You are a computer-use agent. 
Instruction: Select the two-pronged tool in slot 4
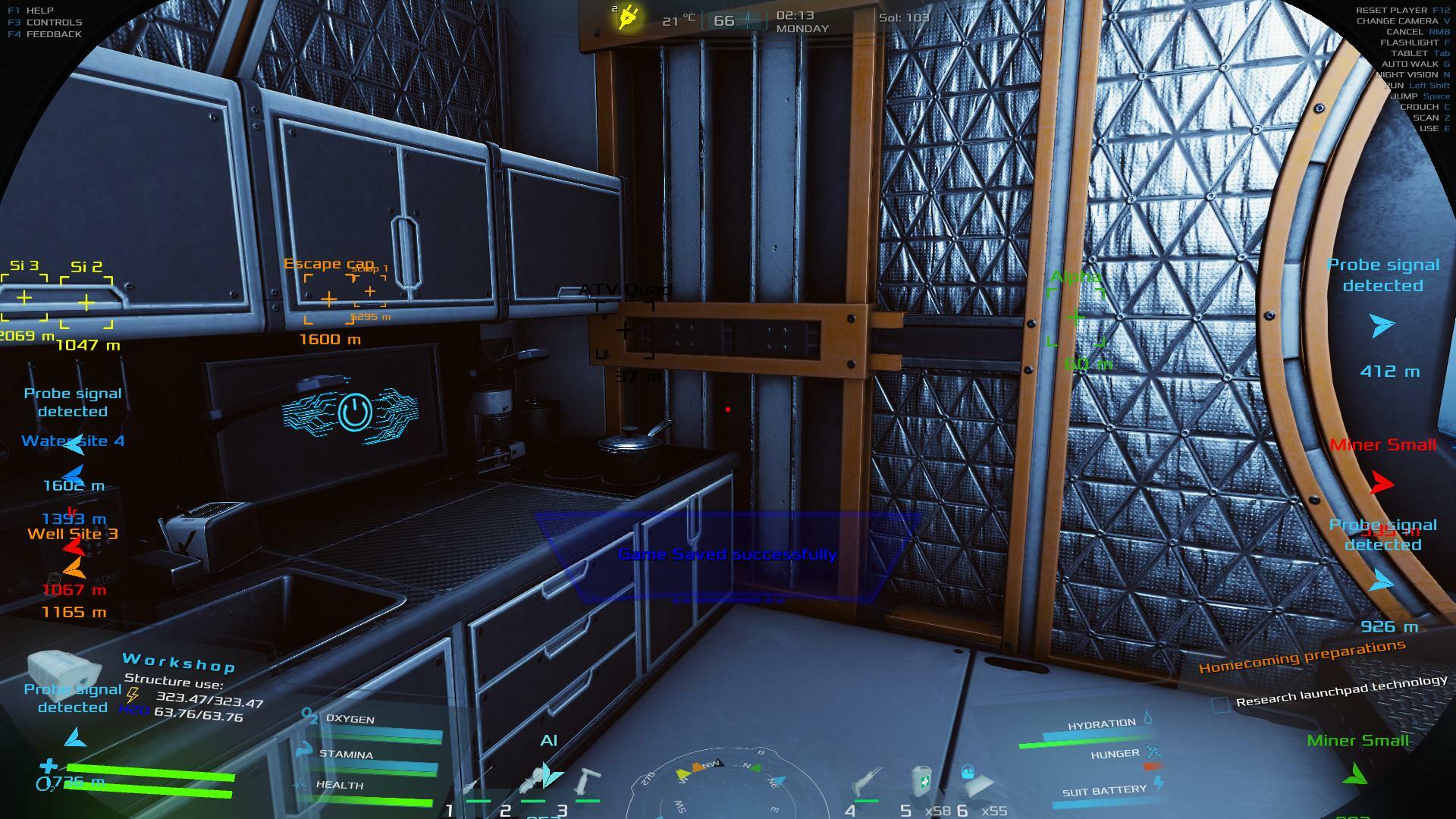(x=867, y=783)
